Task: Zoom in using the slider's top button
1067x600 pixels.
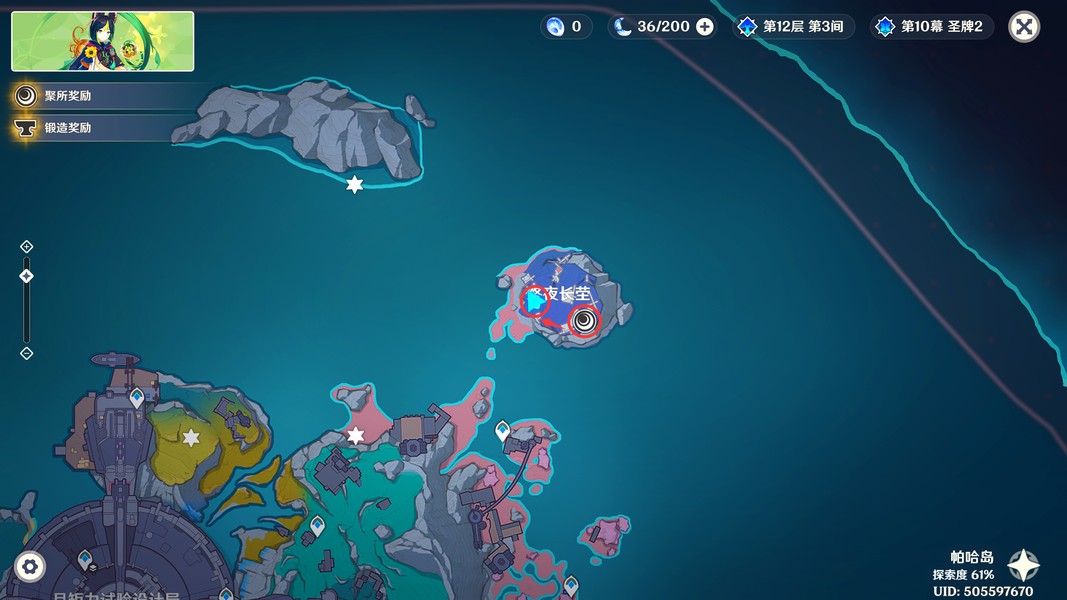Action: (x=27, y=247)
